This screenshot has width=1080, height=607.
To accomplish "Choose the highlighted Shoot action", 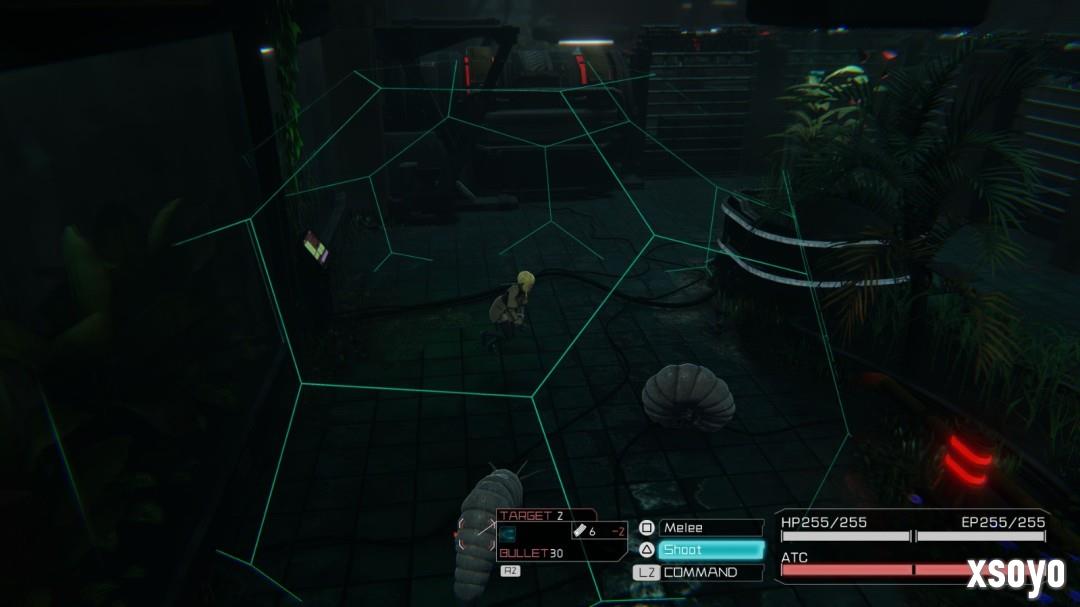I will pos(710,550).
